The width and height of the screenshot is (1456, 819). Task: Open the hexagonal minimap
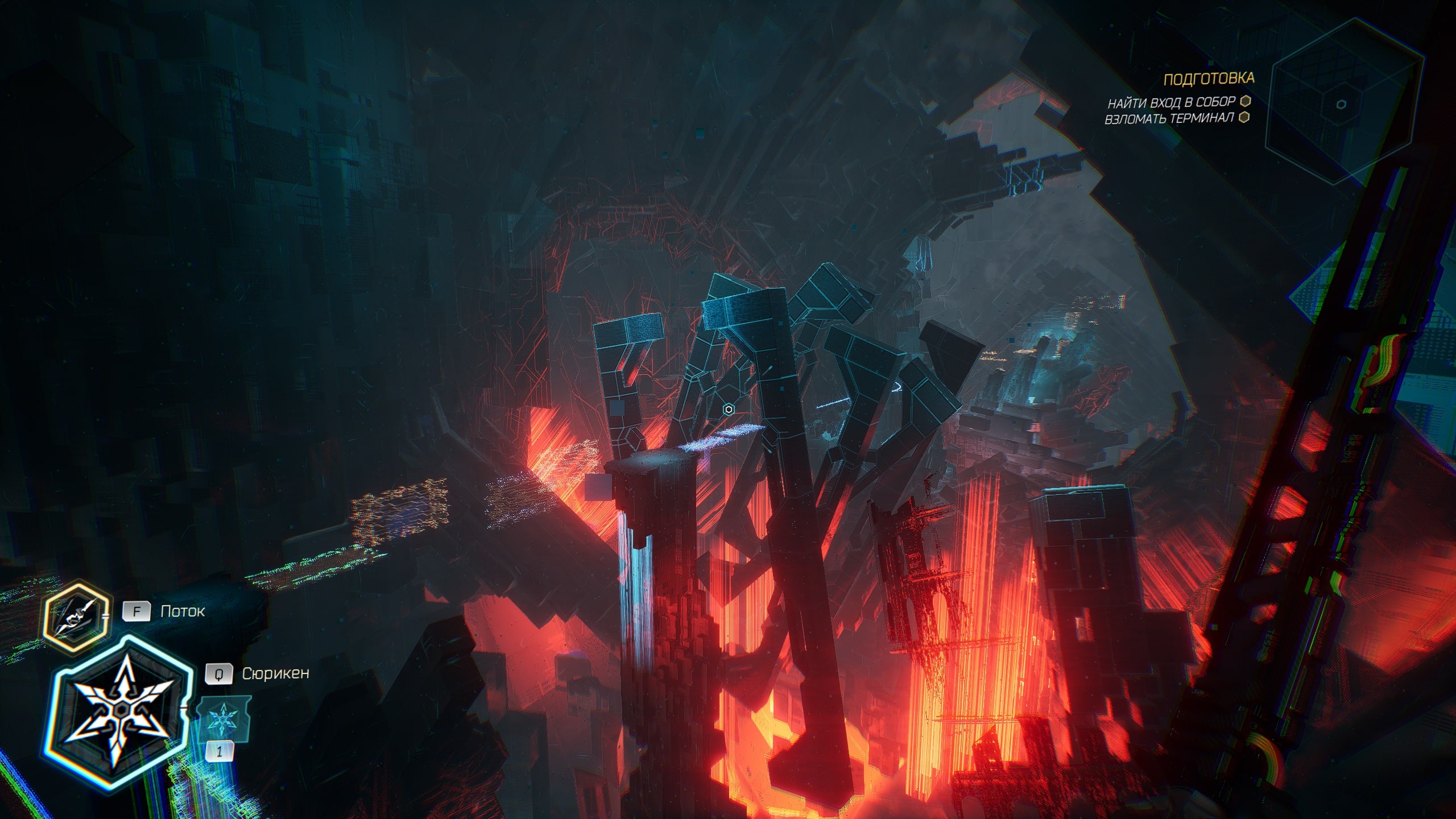[1343, 103]
